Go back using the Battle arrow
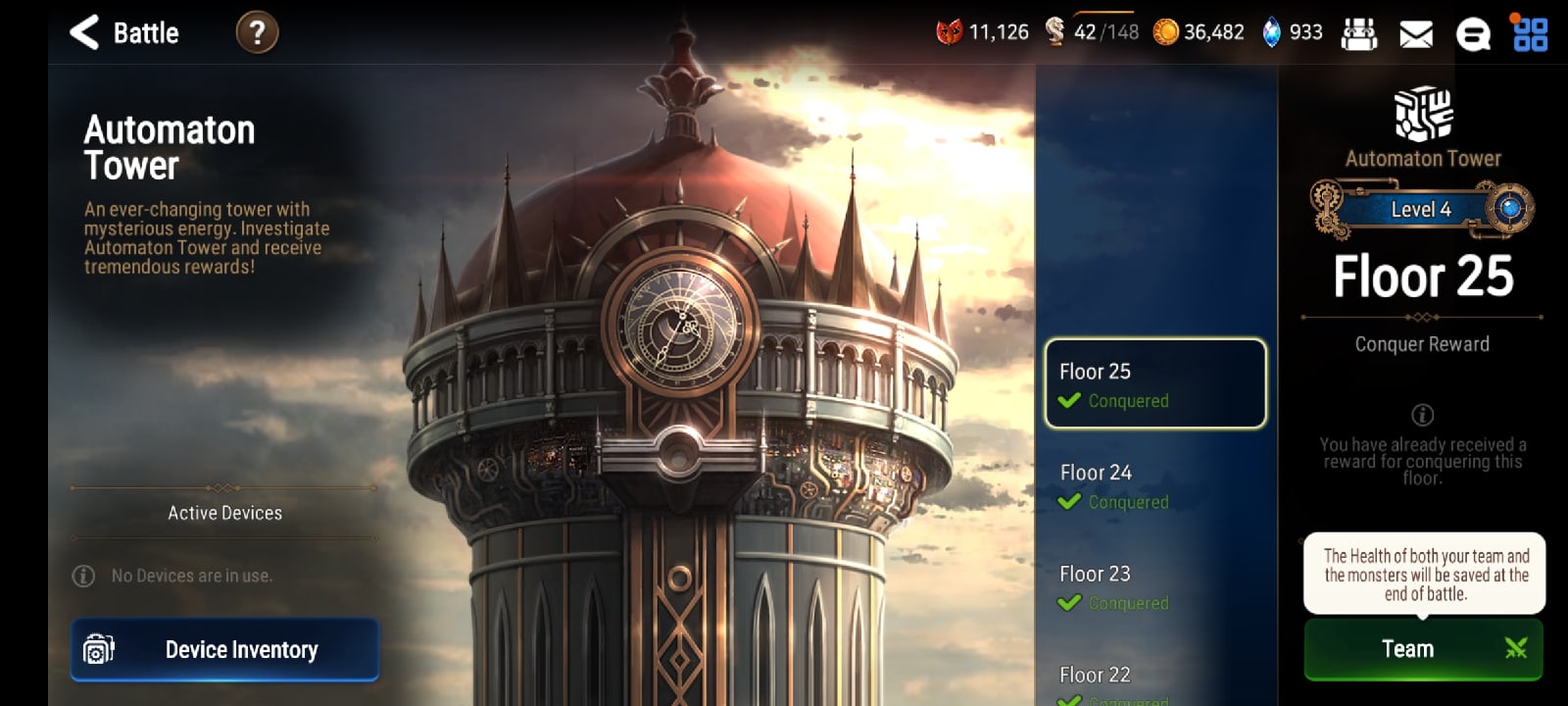1568x706 pixels. 83,31
